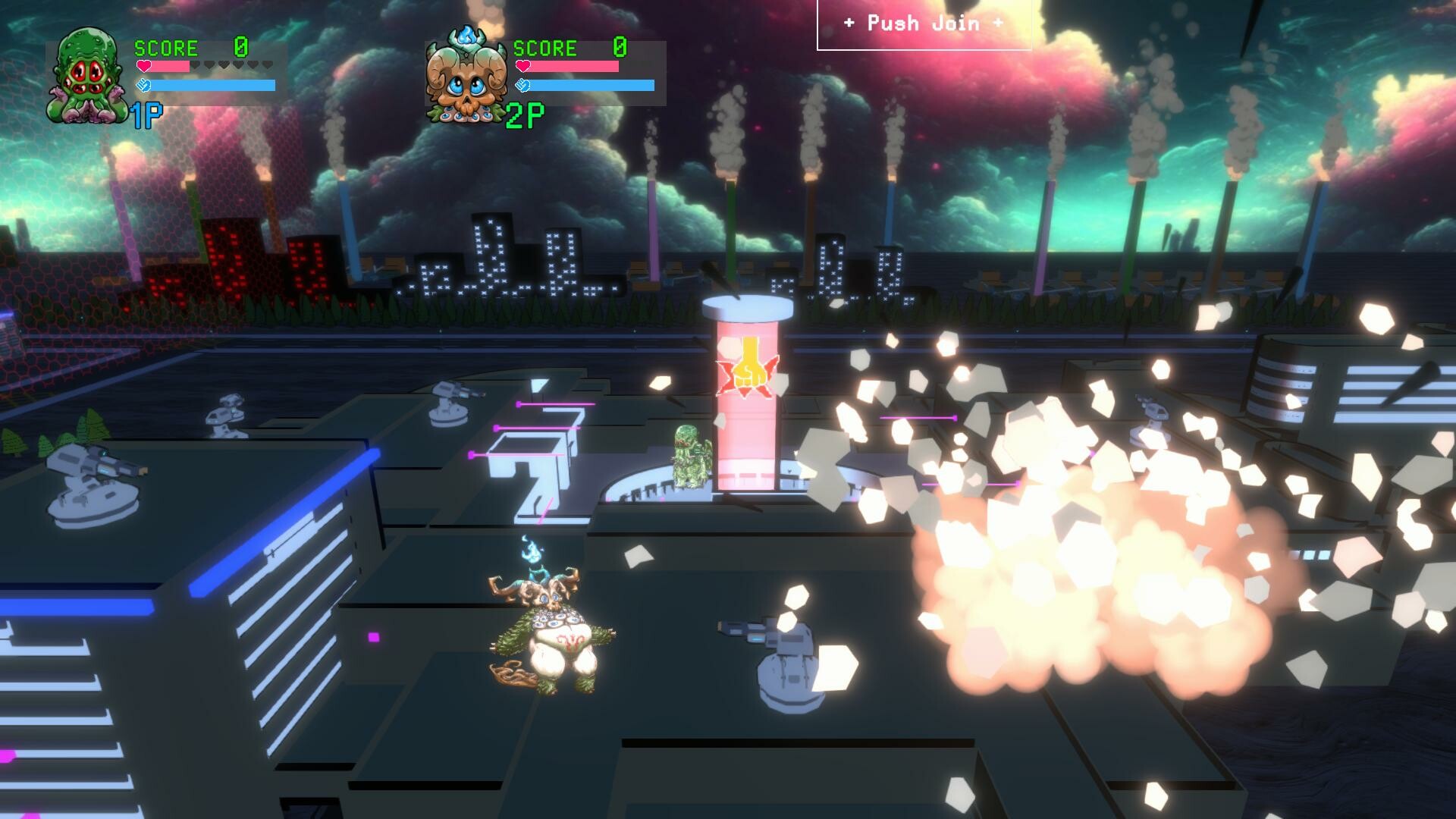Select the heart icon next to 1P health bar
Image resolution: width=1456 pixels, height=819 pixels.
(143, 65)
